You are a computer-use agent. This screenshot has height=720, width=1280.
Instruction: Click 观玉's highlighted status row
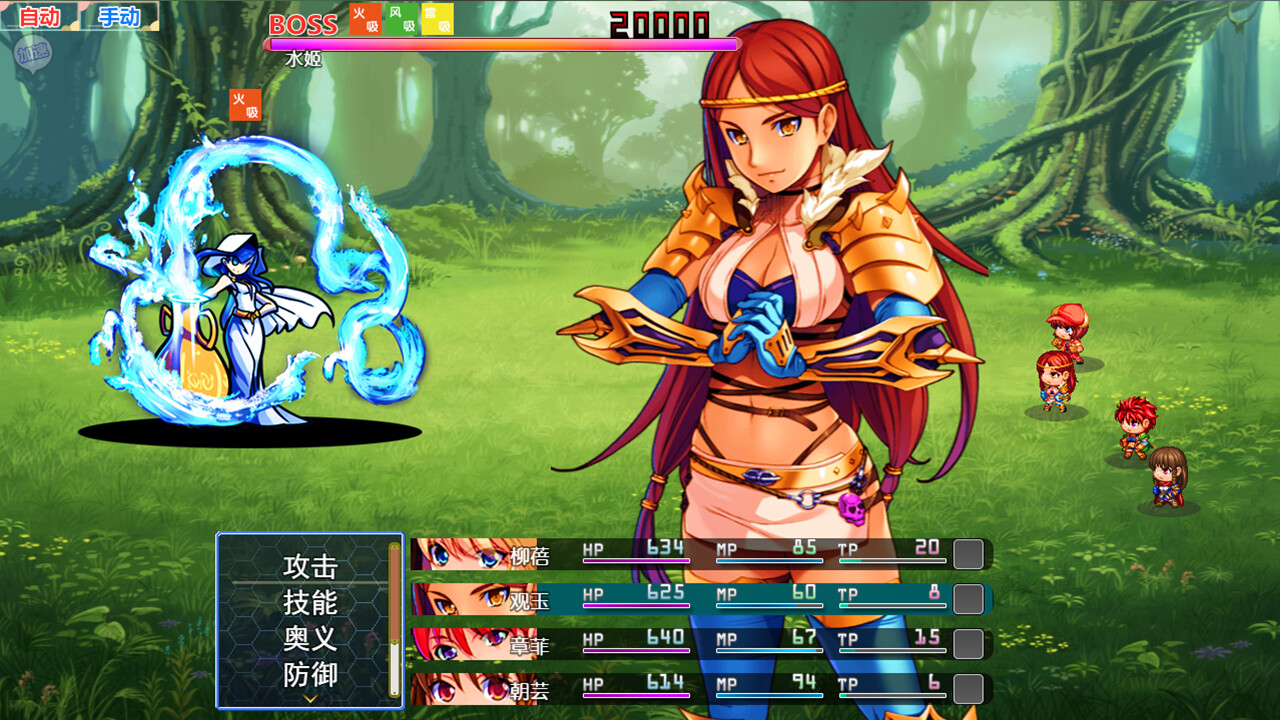click(x=700, y=599)
